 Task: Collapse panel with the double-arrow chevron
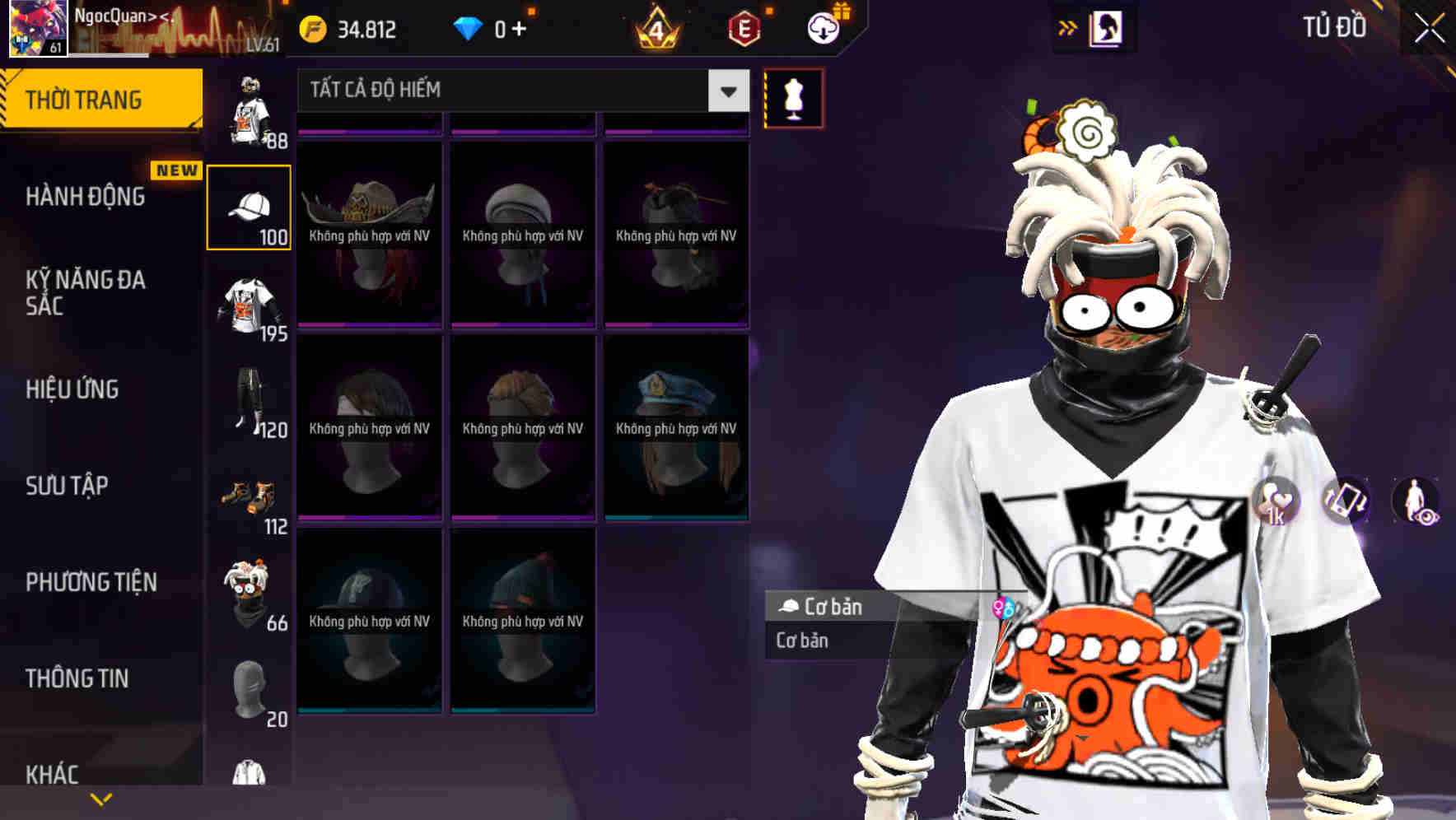1069,26
